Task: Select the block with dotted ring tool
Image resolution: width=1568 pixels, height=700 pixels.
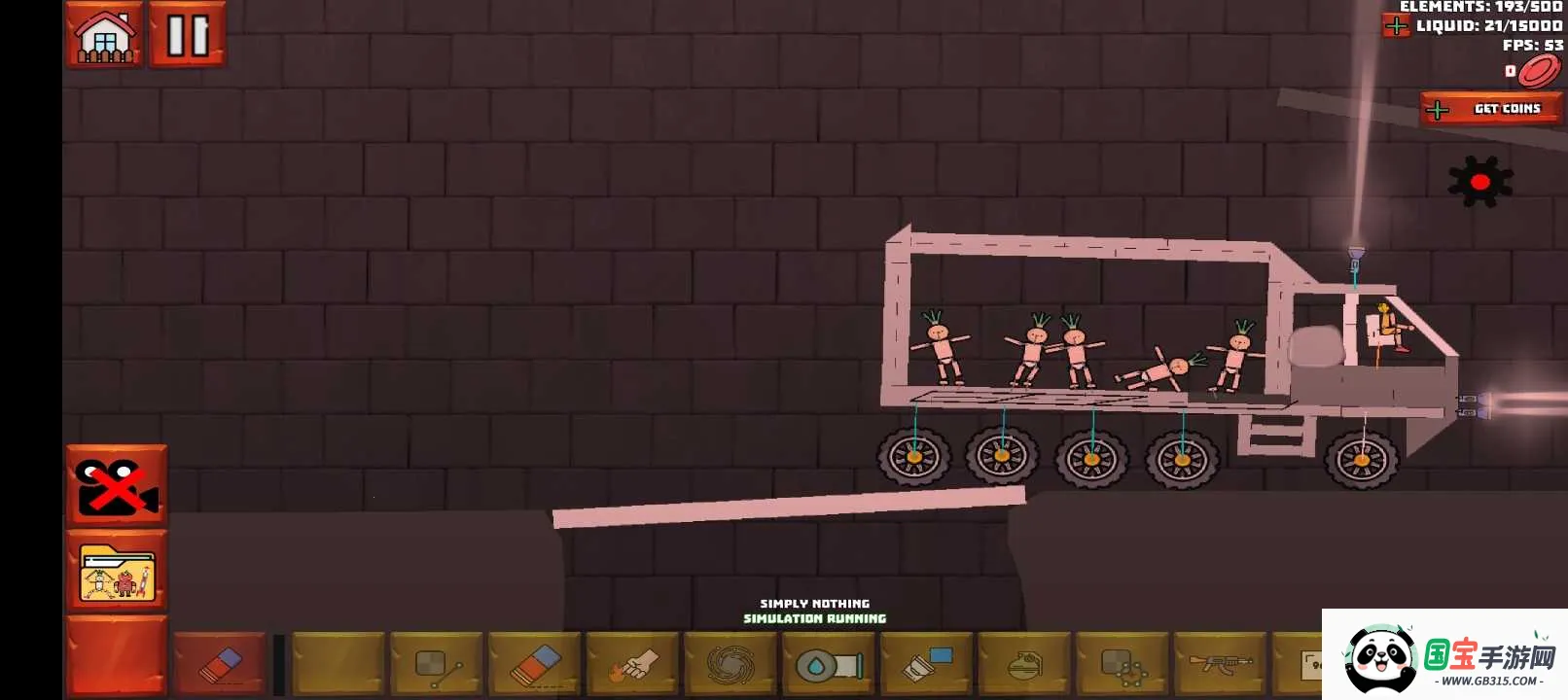Action: click(1123, 665)
